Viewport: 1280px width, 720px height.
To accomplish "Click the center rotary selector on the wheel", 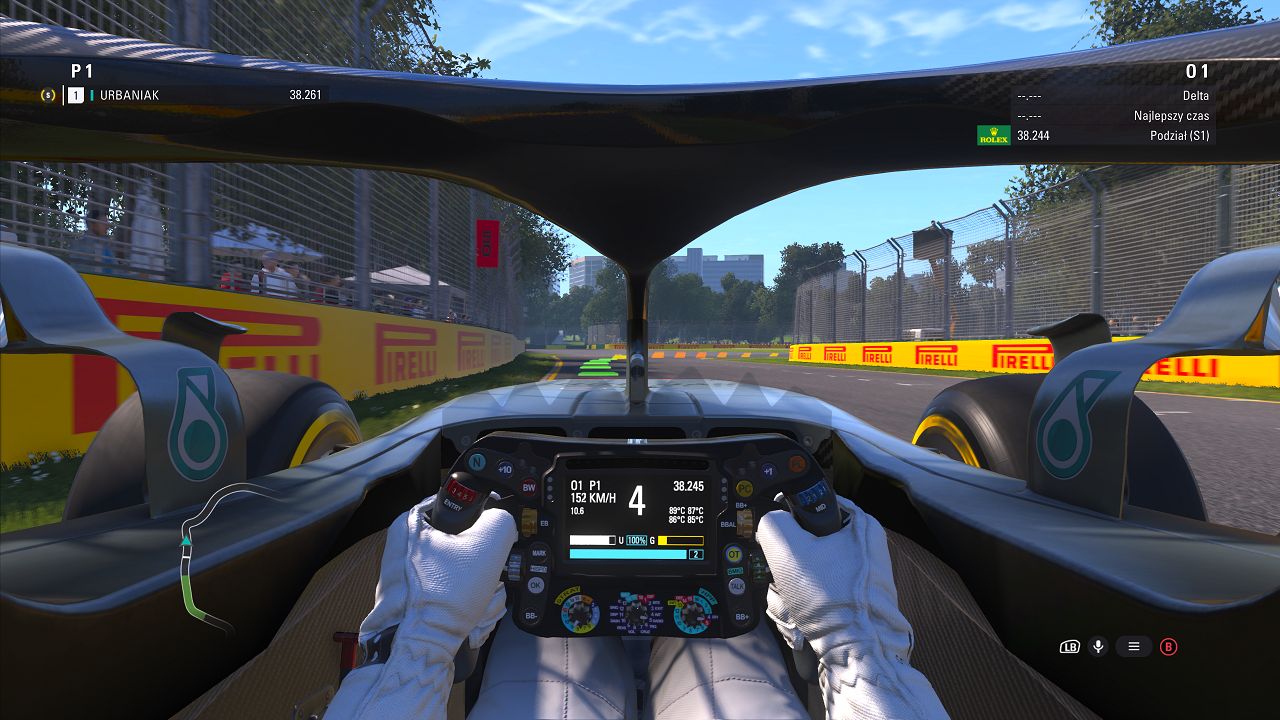I will coord(635,614).
